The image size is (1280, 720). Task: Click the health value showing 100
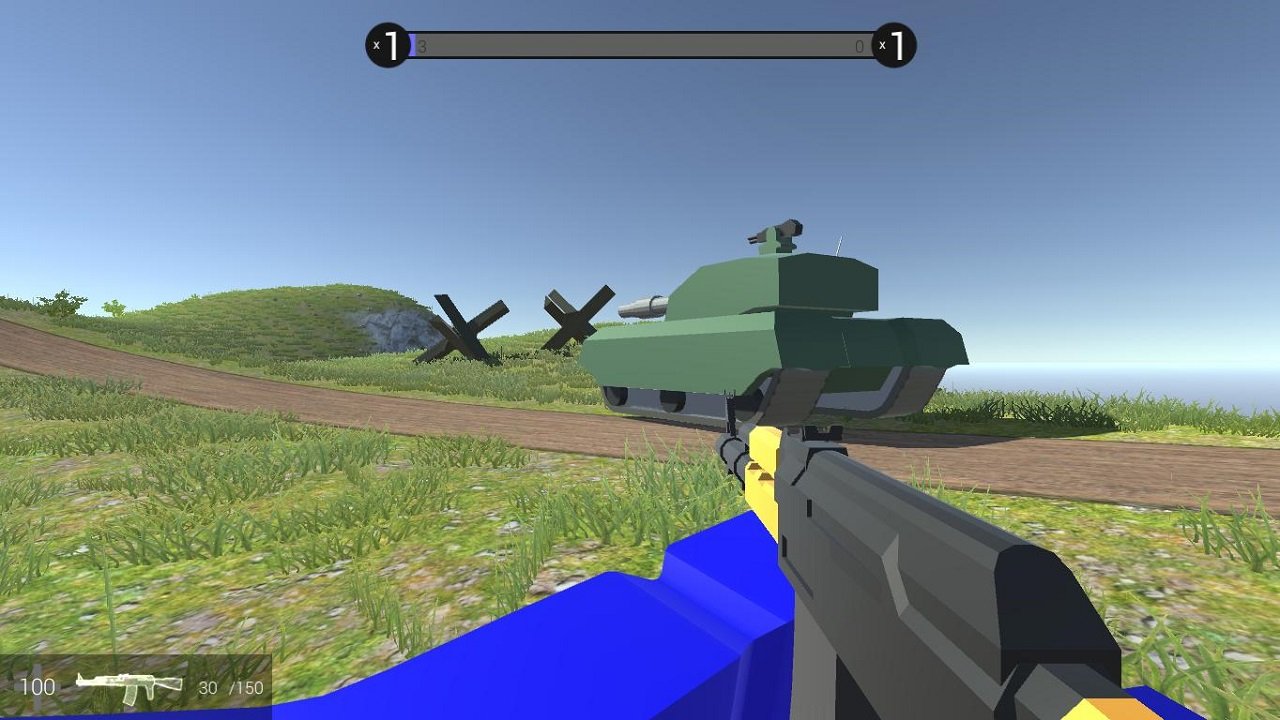[x=40, y=687]
